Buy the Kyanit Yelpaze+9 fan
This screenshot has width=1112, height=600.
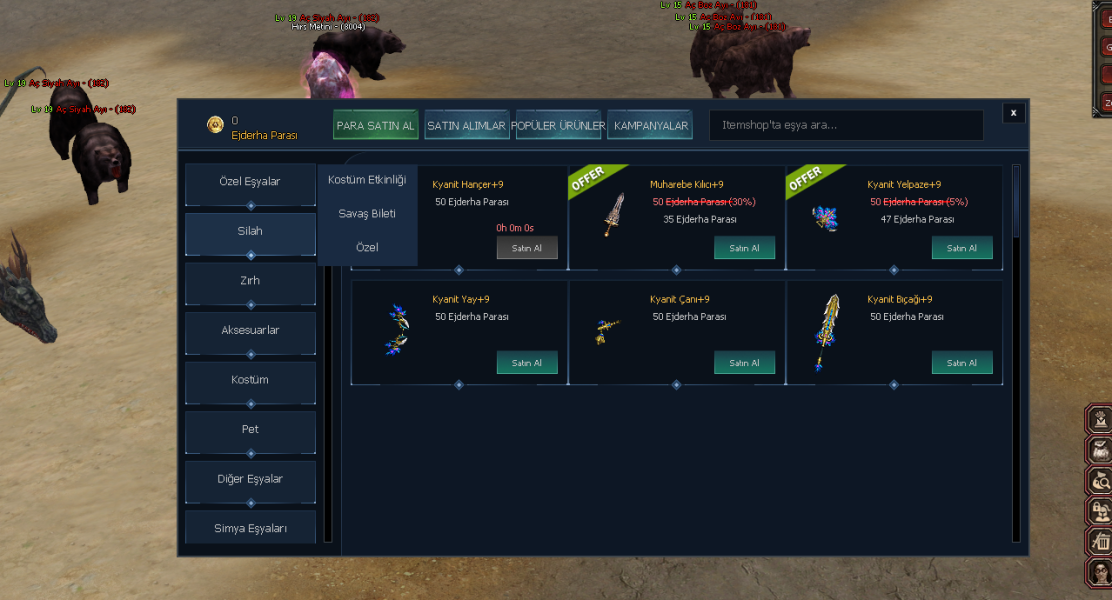pos(962,248)
